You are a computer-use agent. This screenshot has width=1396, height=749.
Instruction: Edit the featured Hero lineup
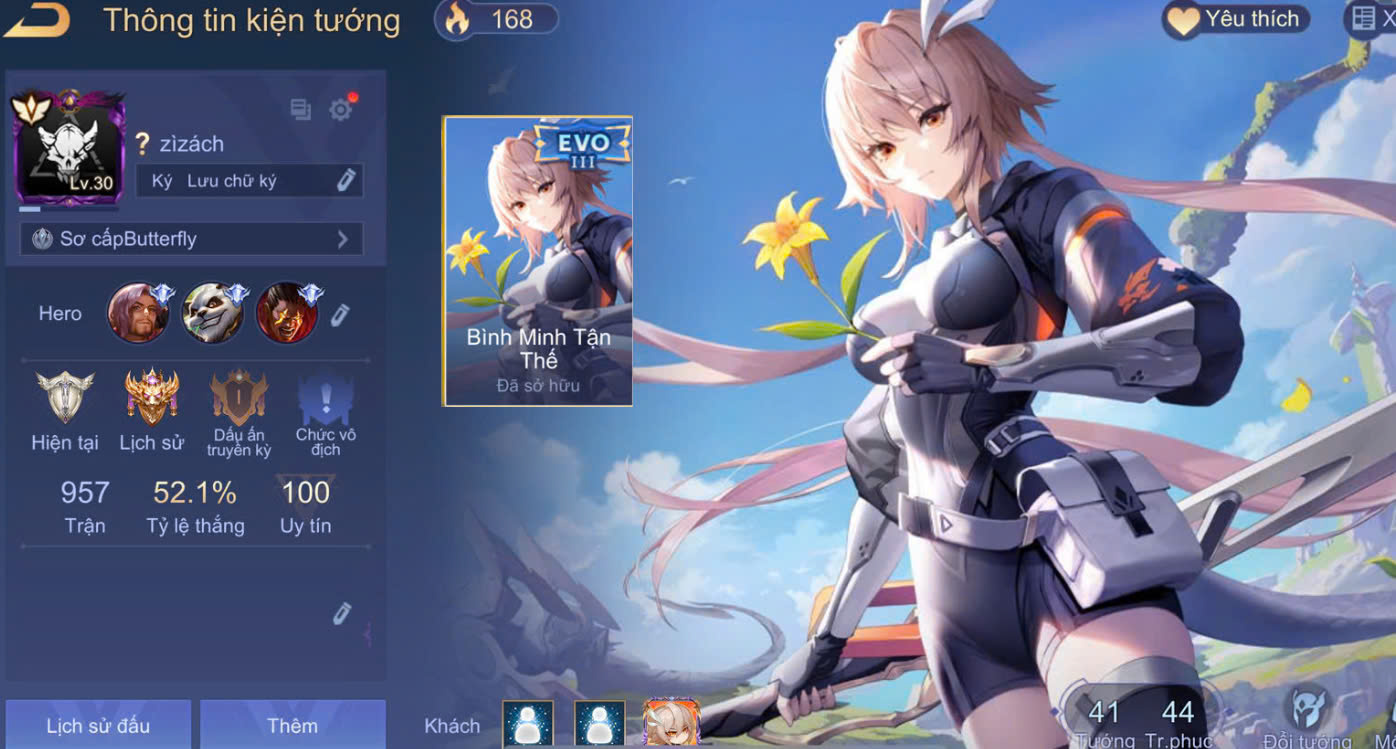click(x=340, y=314)
